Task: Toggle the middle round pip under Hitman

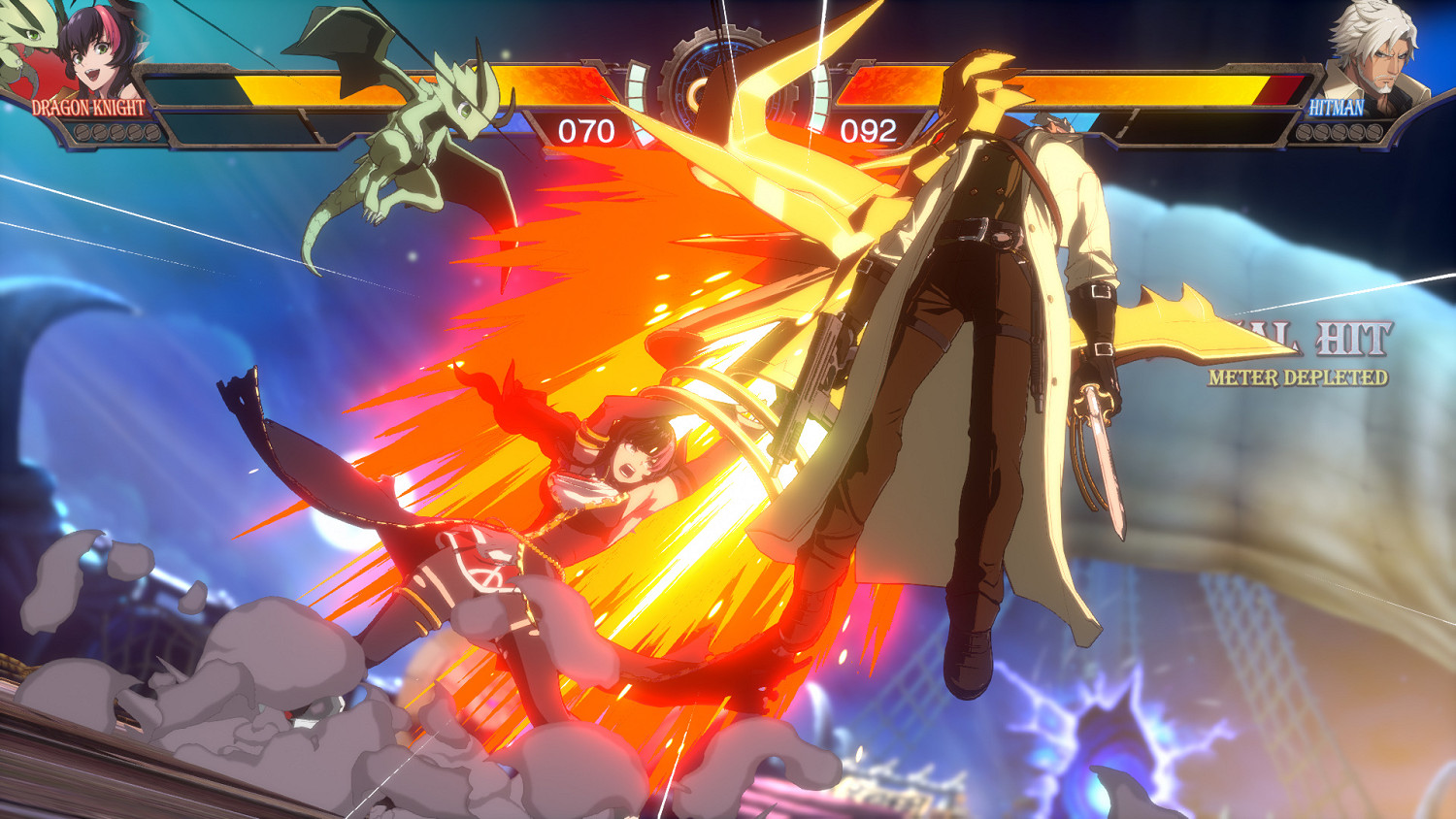Action: (1340, 132)
